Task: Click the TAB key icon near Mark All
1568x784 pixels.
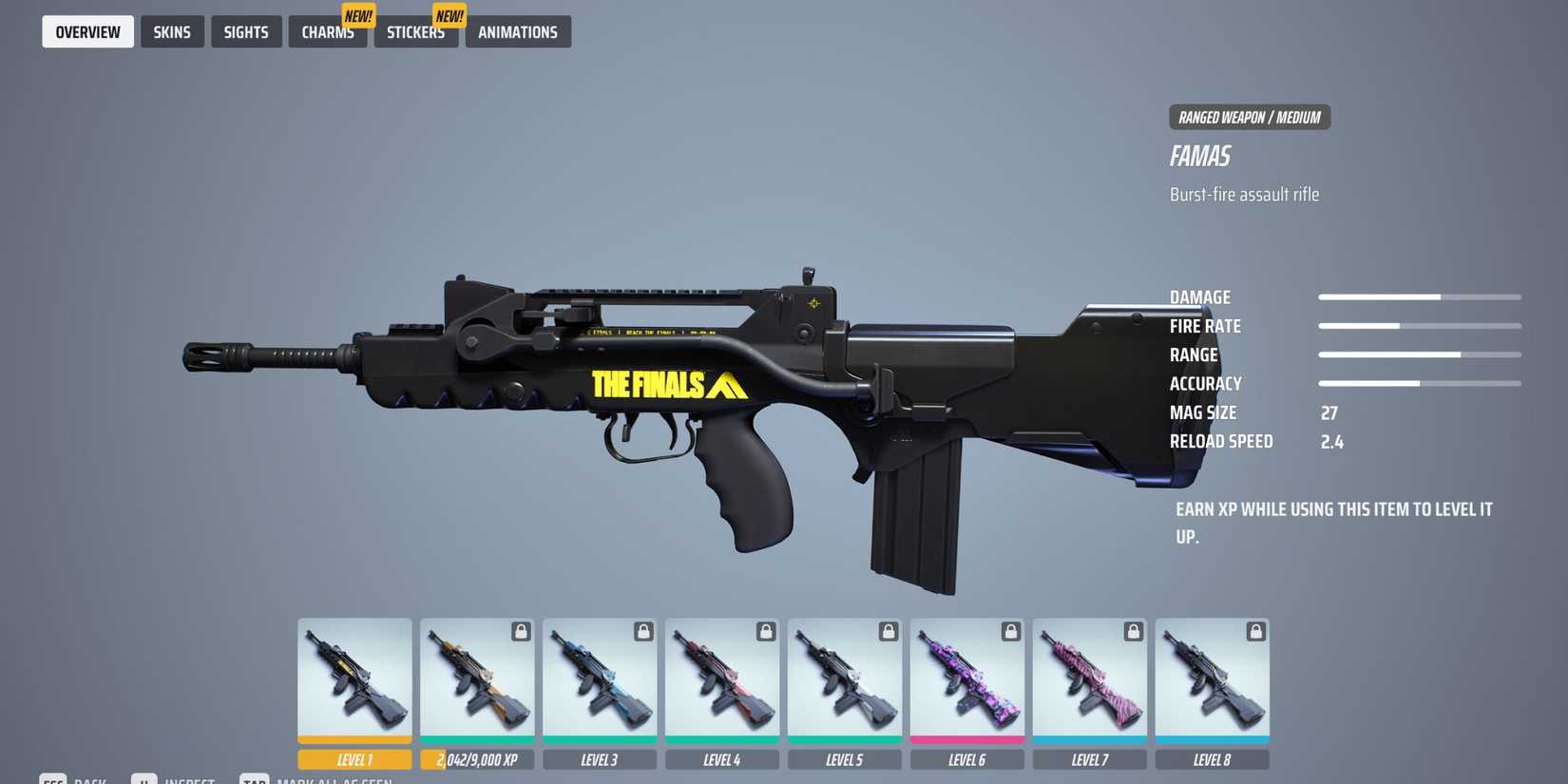Action: (255, 780)
